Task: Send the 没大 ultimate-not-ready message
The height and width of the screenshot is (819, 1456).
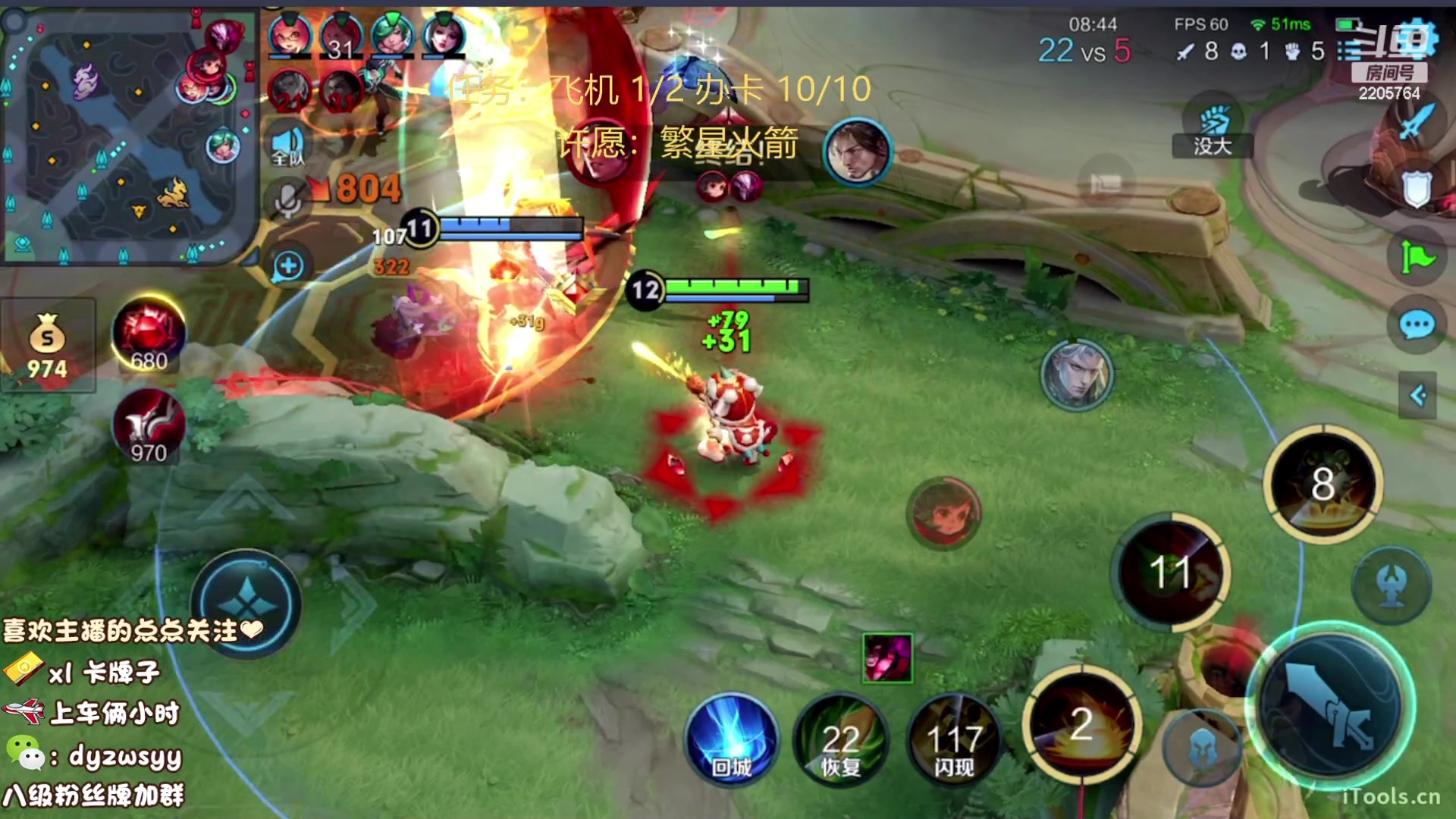Action: [x=1212, y=130]
